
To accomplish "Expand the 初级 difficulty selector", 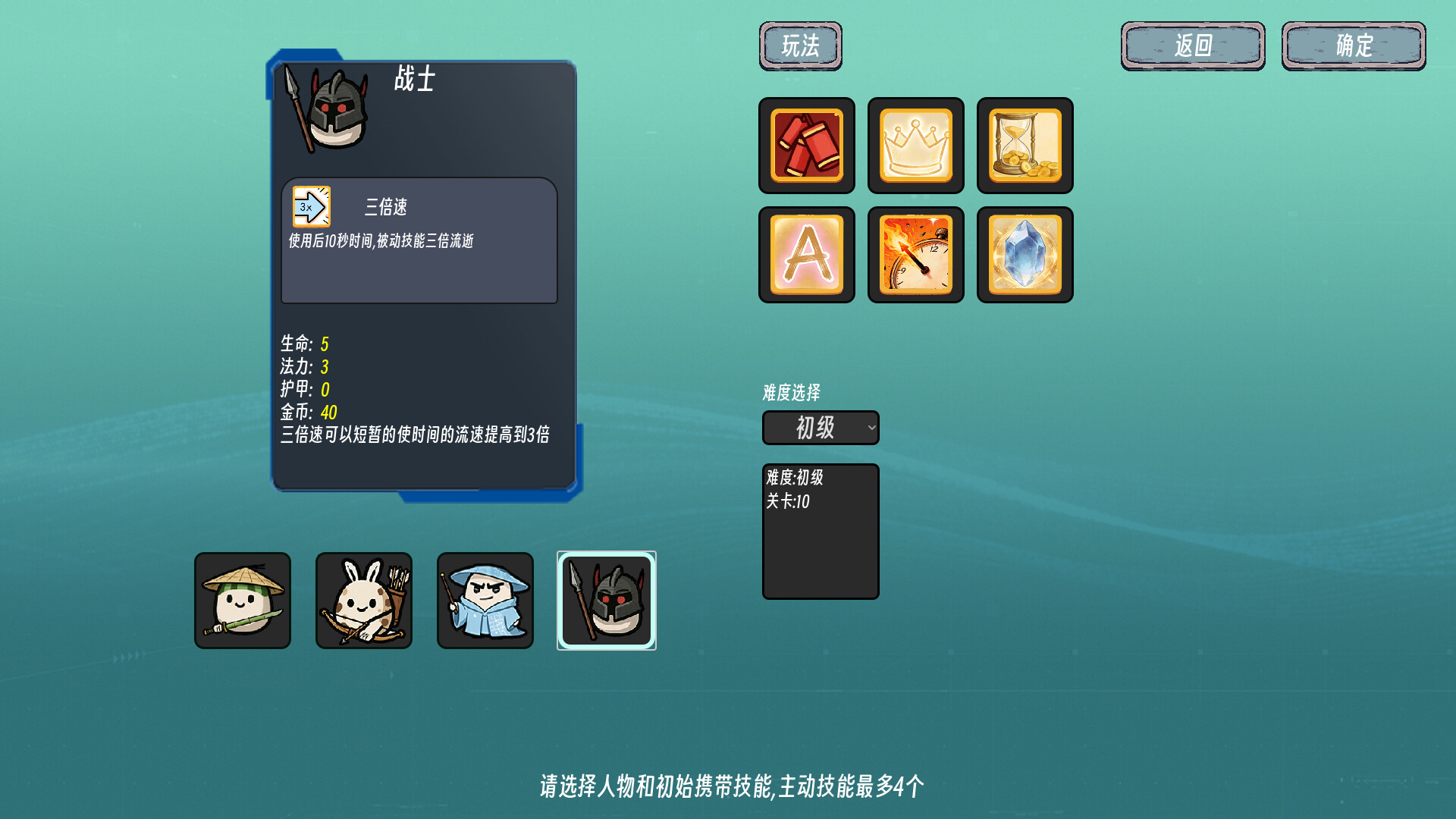I will 820,428.
